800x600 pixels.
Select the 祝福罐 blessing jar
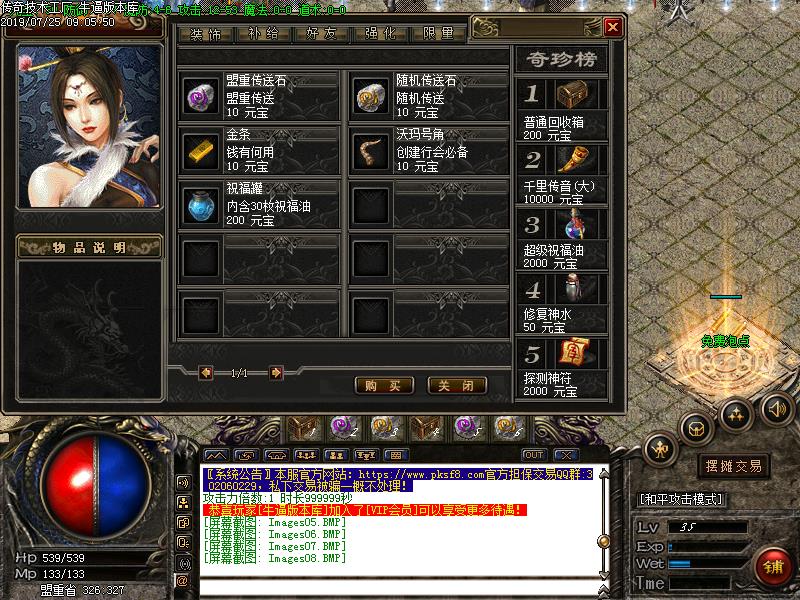click(202, 205)
